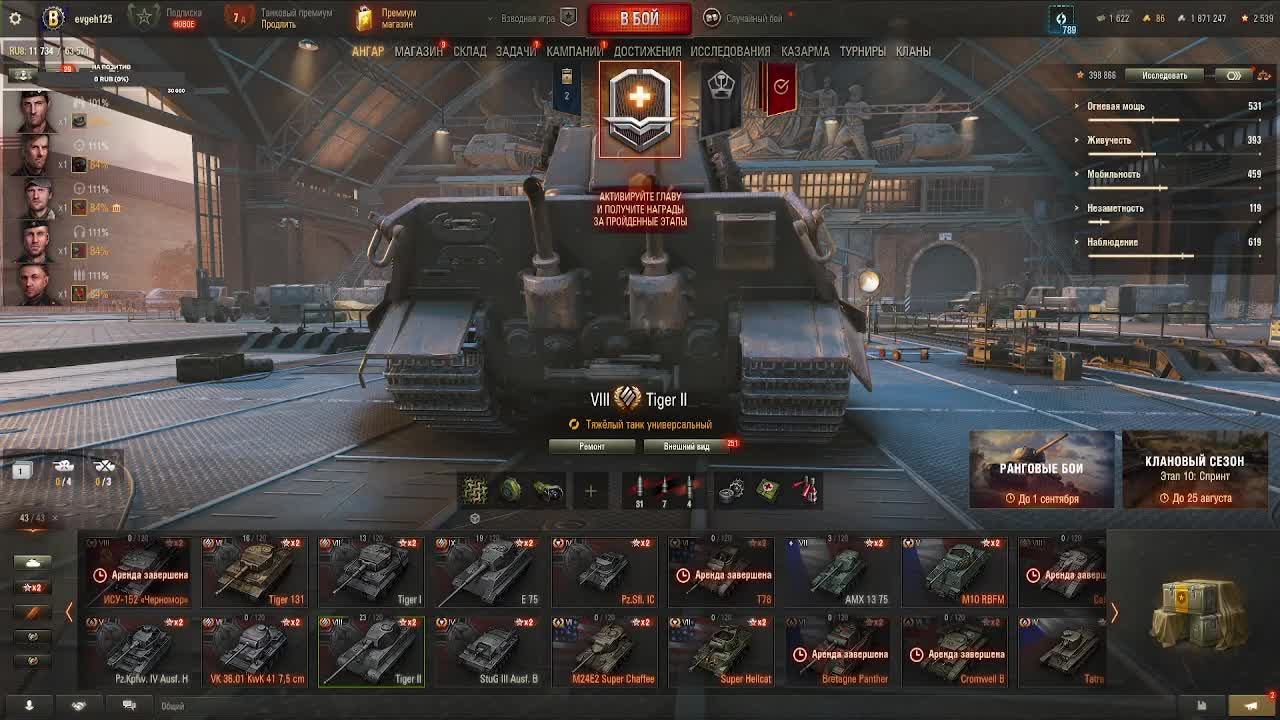Open the КЛАНЫ tab
The height and width of the screenshot is (720, 1280).
coord(913,51)
